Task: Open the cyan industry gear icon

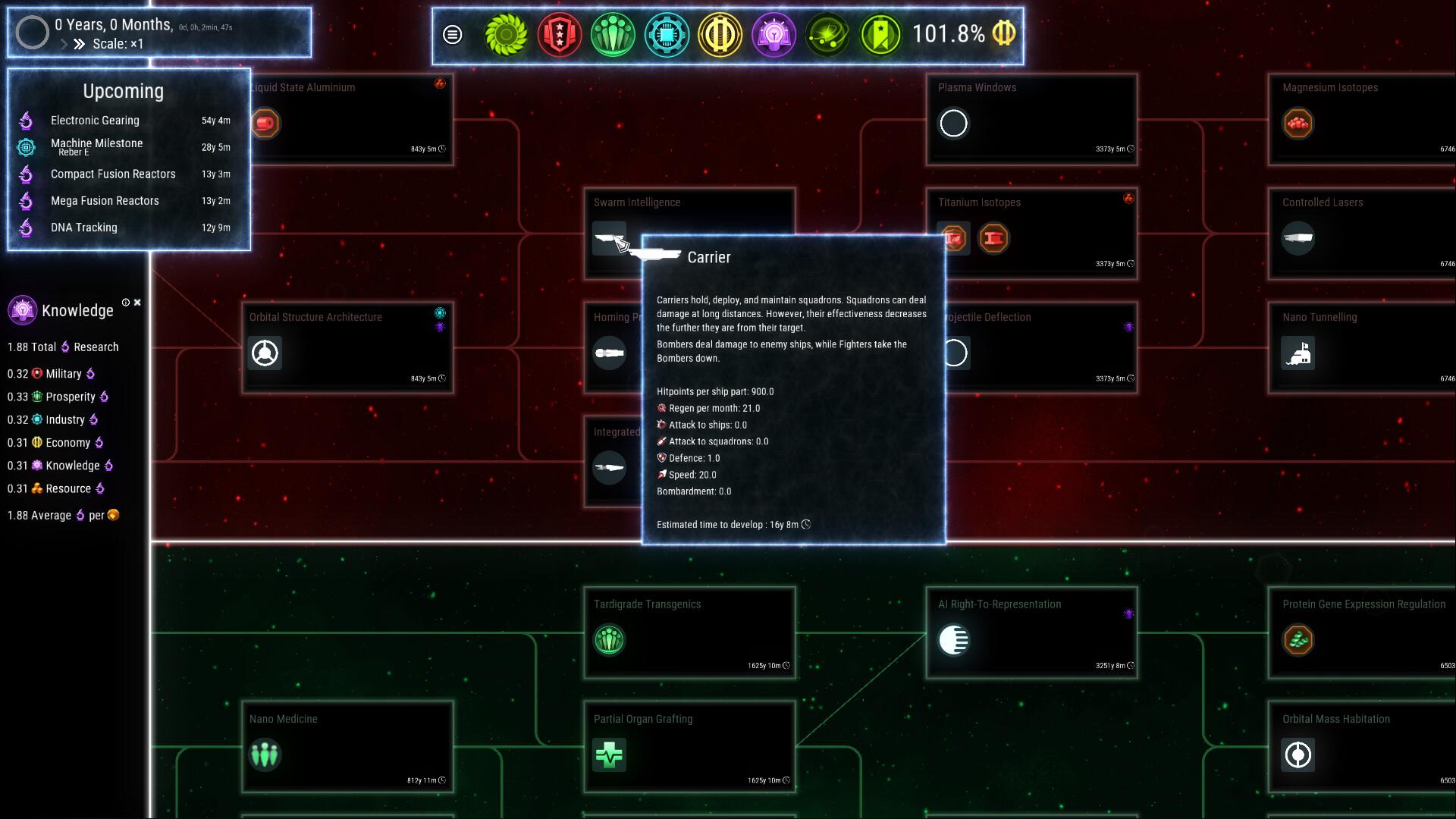Action: click(667, 34)
